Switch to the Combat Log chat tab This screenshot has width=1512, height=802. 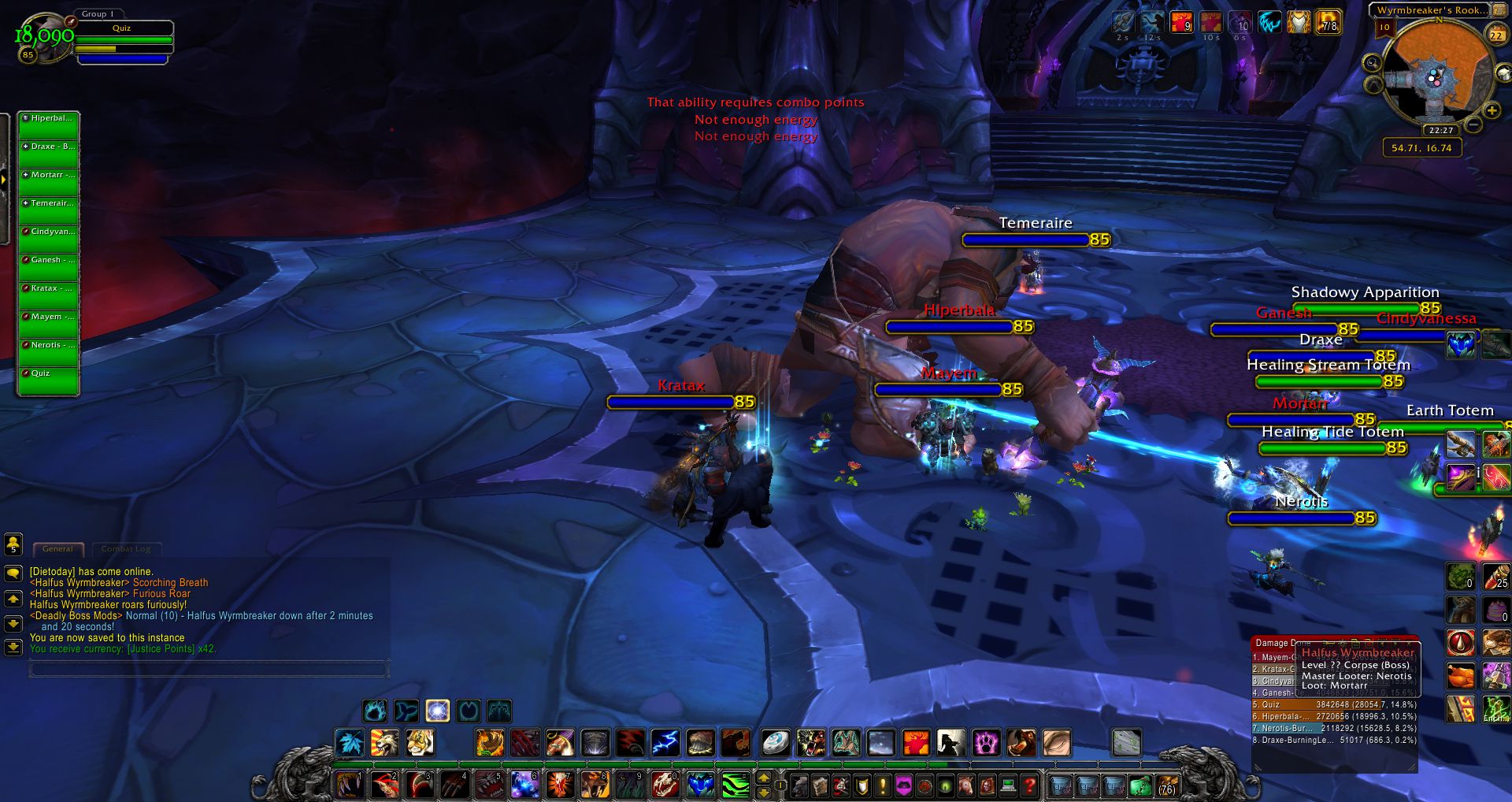tap(126, 549)
